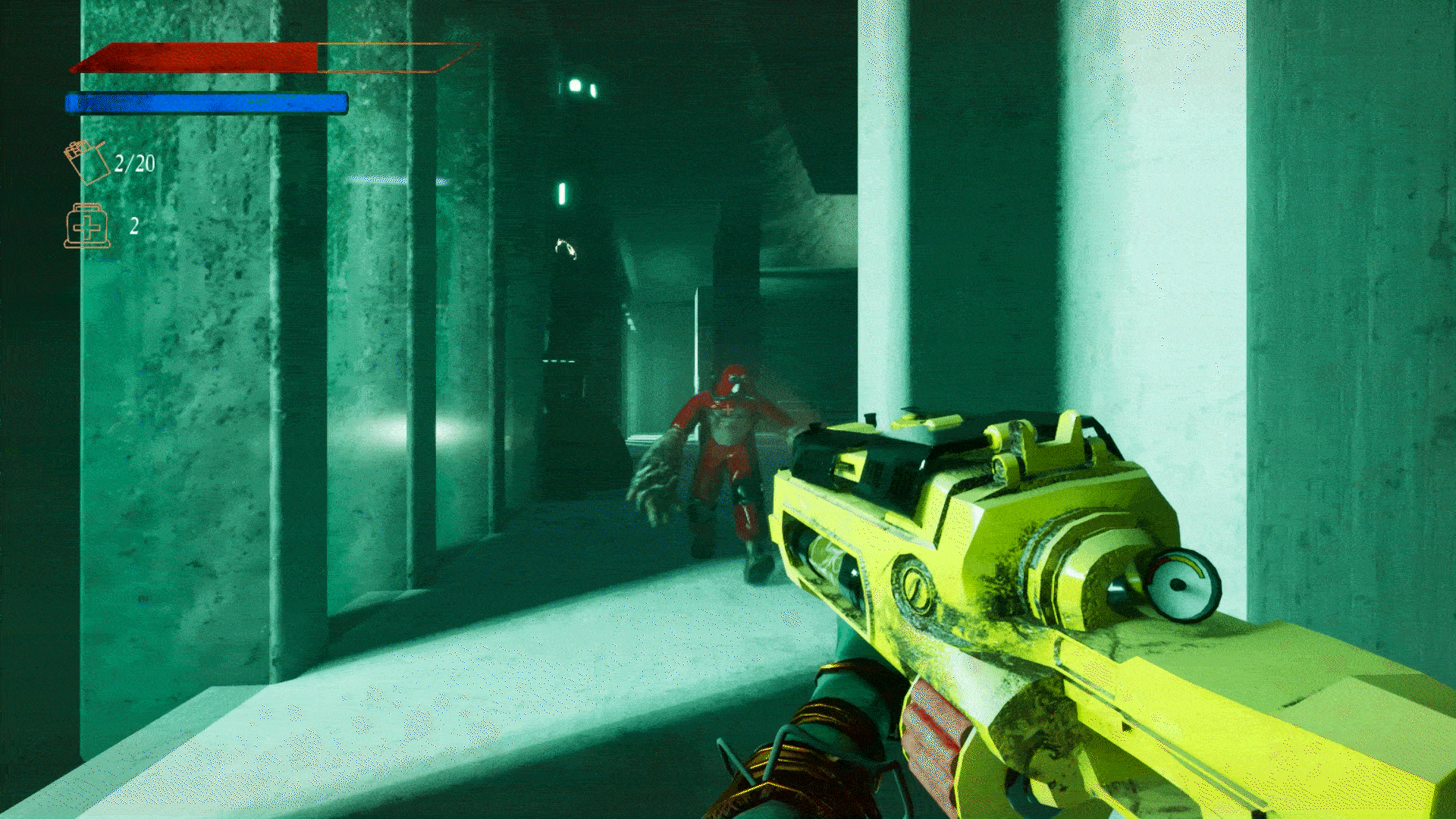This screenshot has width=1456, height=819.
Task: Click the ammo magazine icon
Action: tap(86, 162)
